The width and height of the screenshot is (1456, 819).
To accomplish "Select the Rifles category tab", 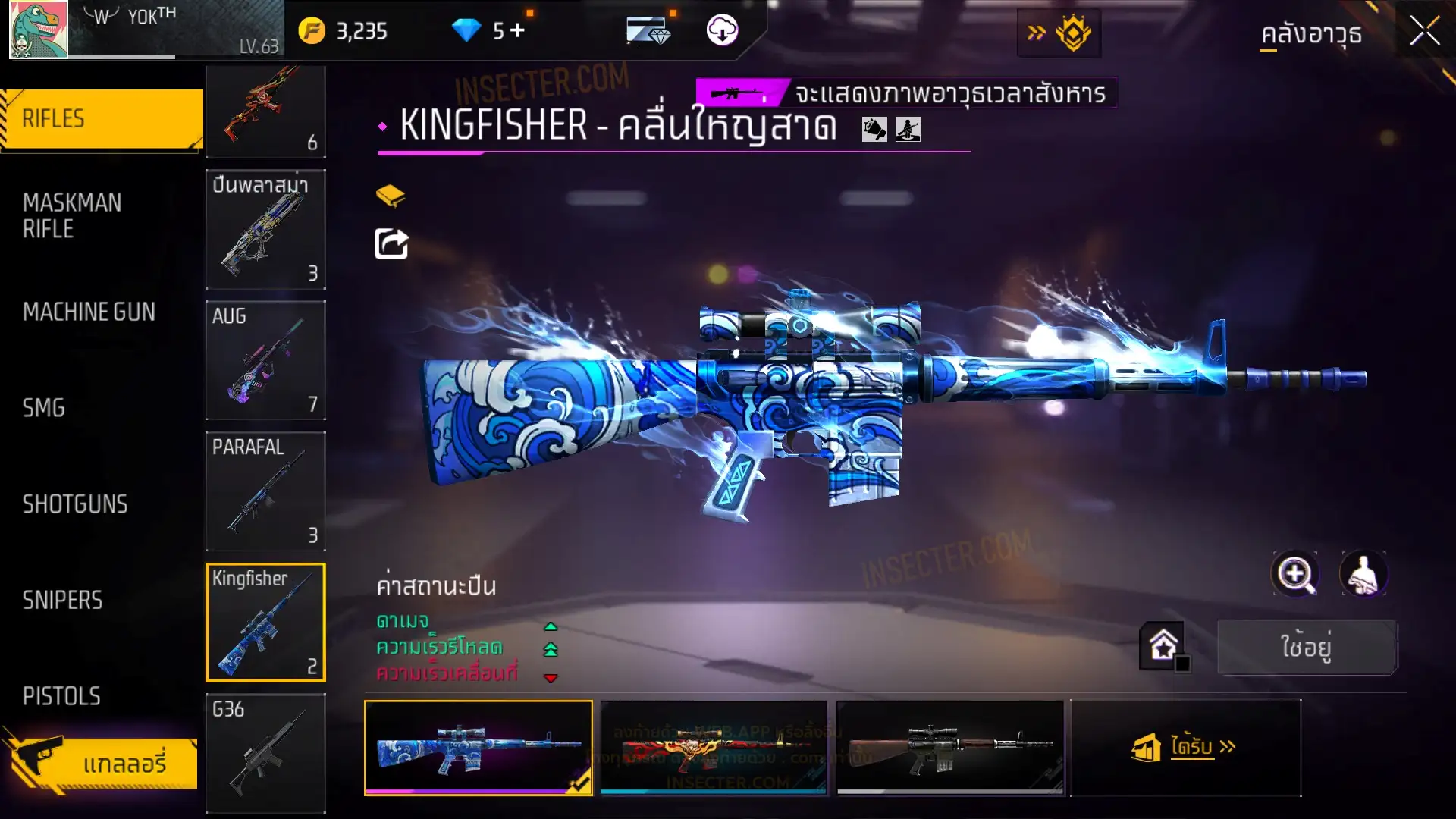I will [102, 119].
